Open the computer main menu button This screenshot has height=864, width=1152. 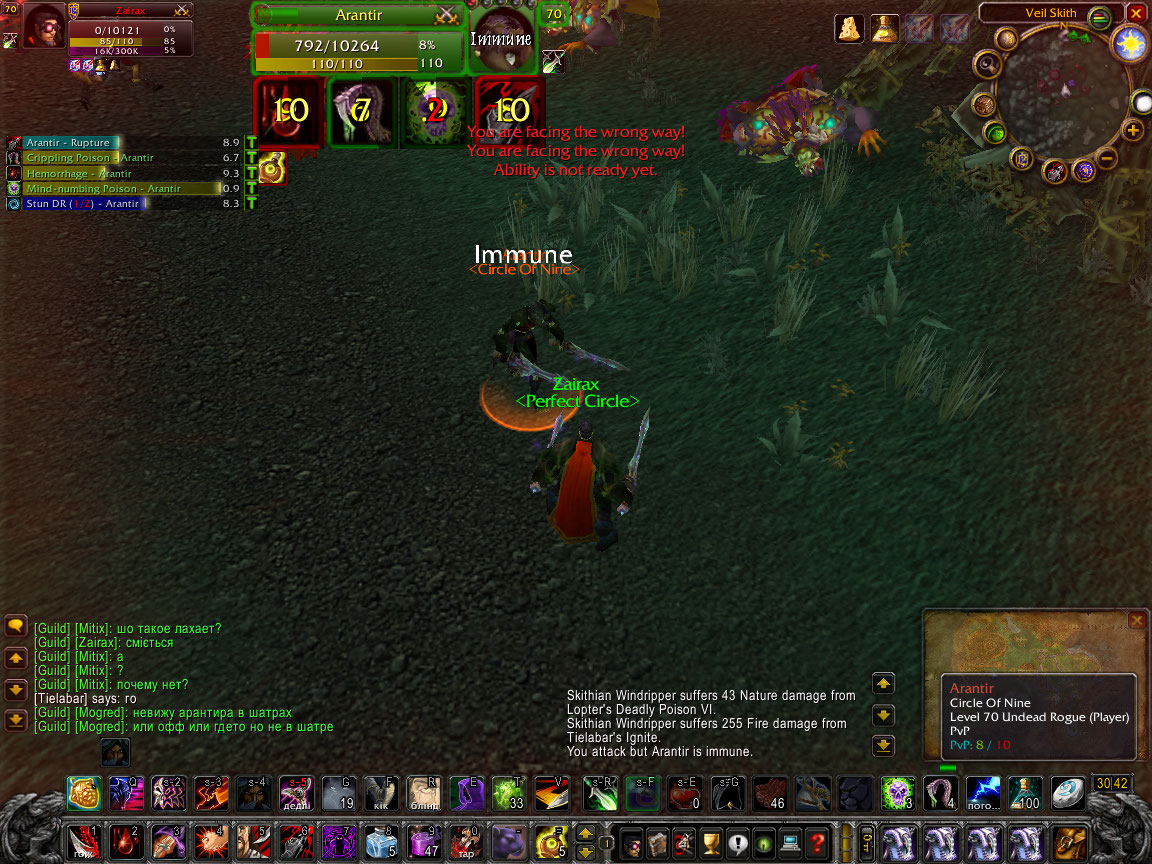coord(790,841)
